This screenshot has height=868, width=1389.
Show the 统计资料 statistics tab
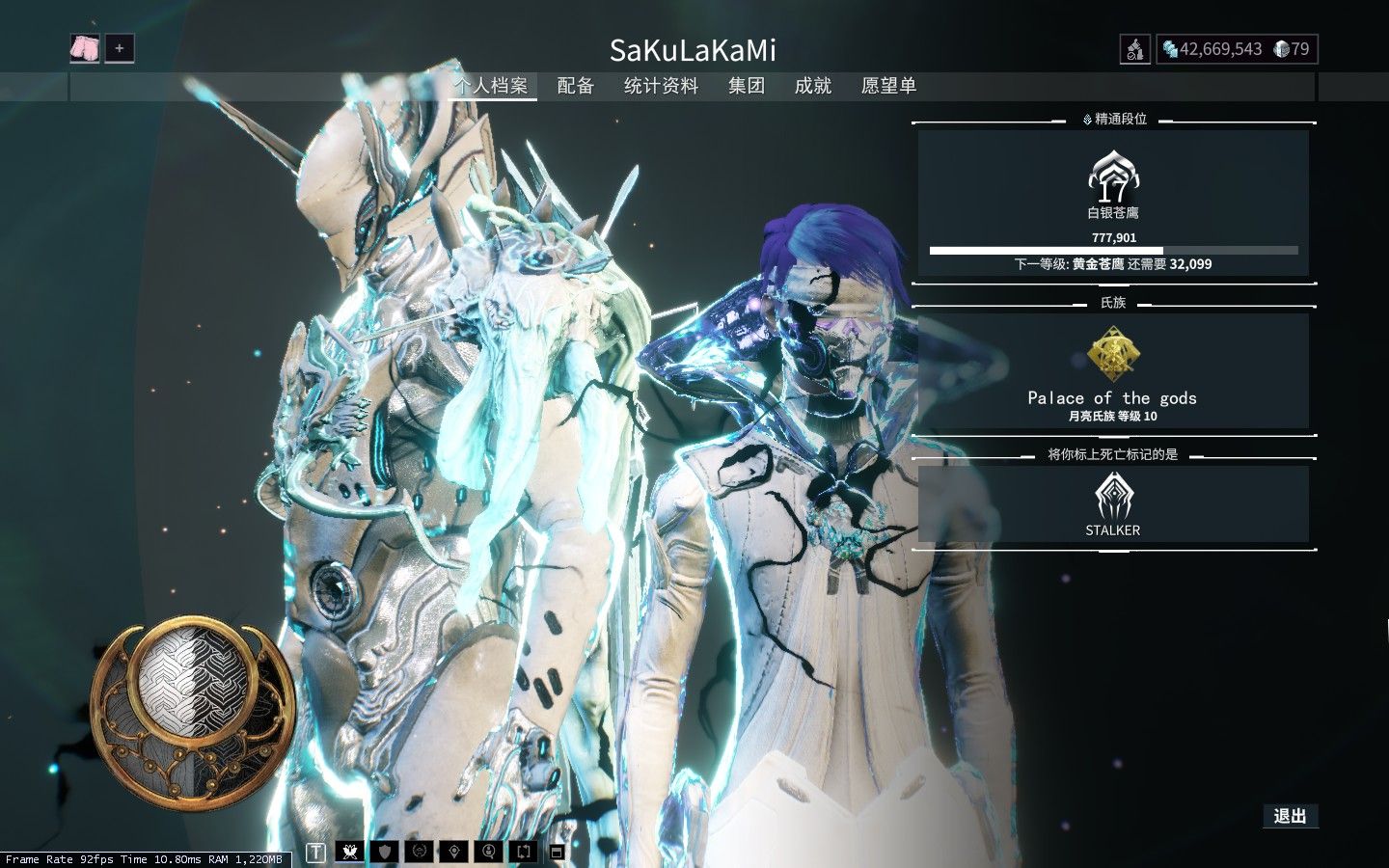point(661,86)
